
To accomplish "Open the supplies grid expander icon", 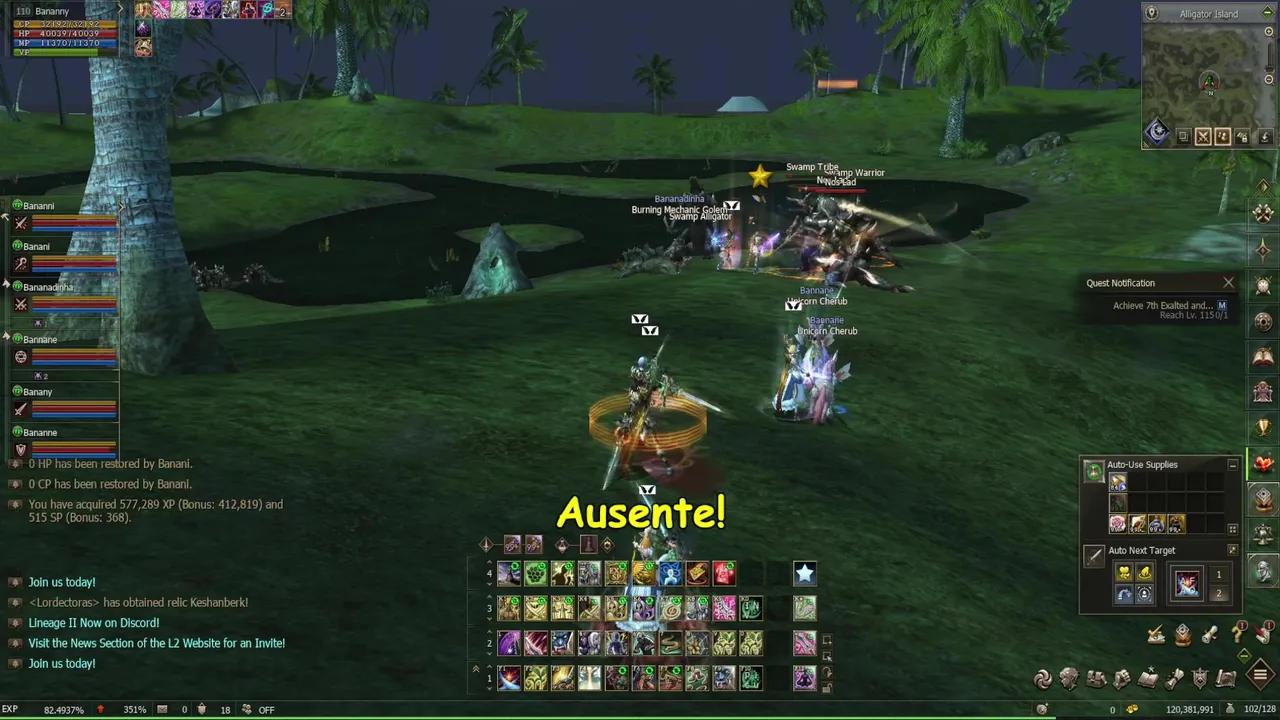I will click(1232, 529).
